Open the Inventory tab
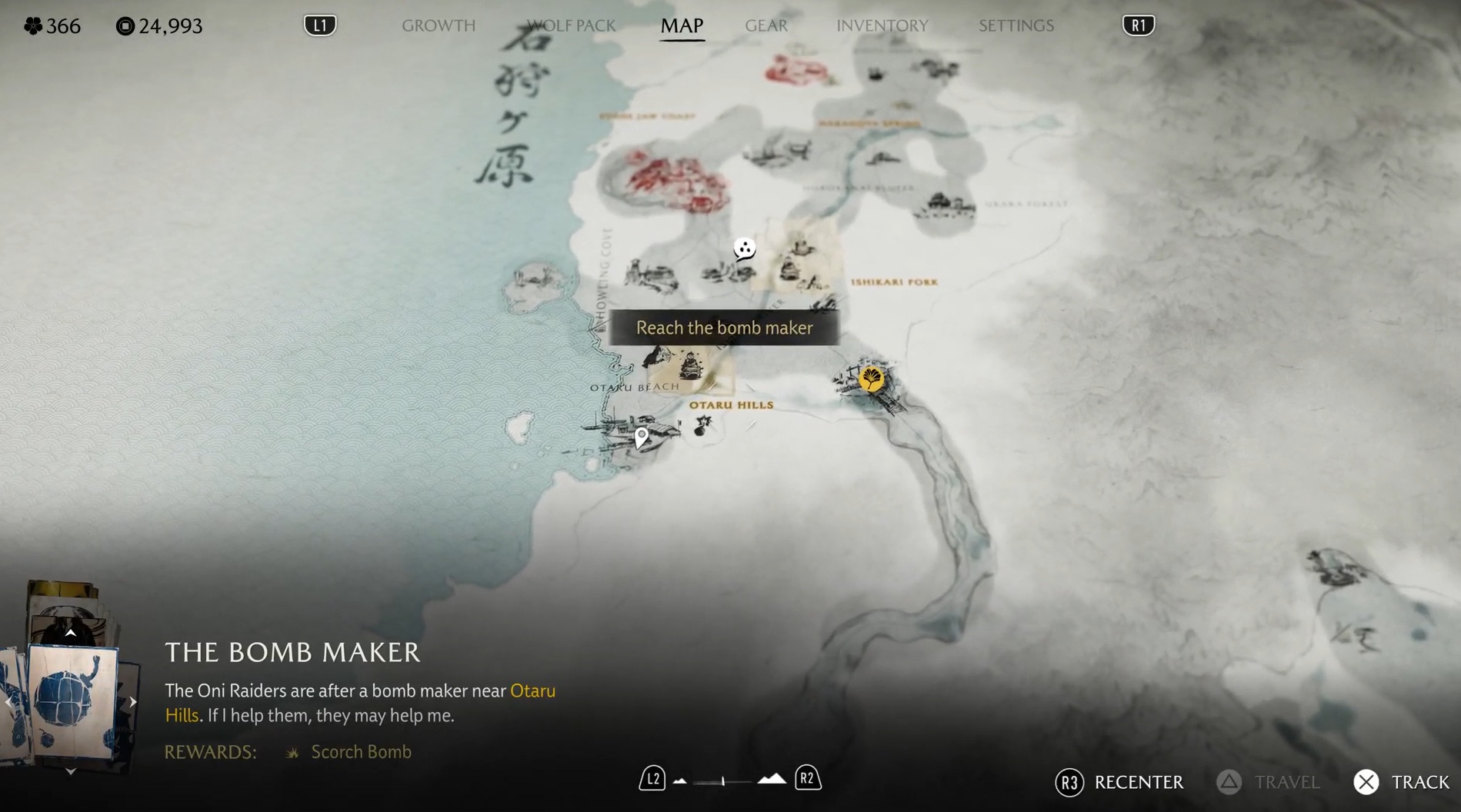This screenshot has width=1461, height=812. tap(882, 25)
